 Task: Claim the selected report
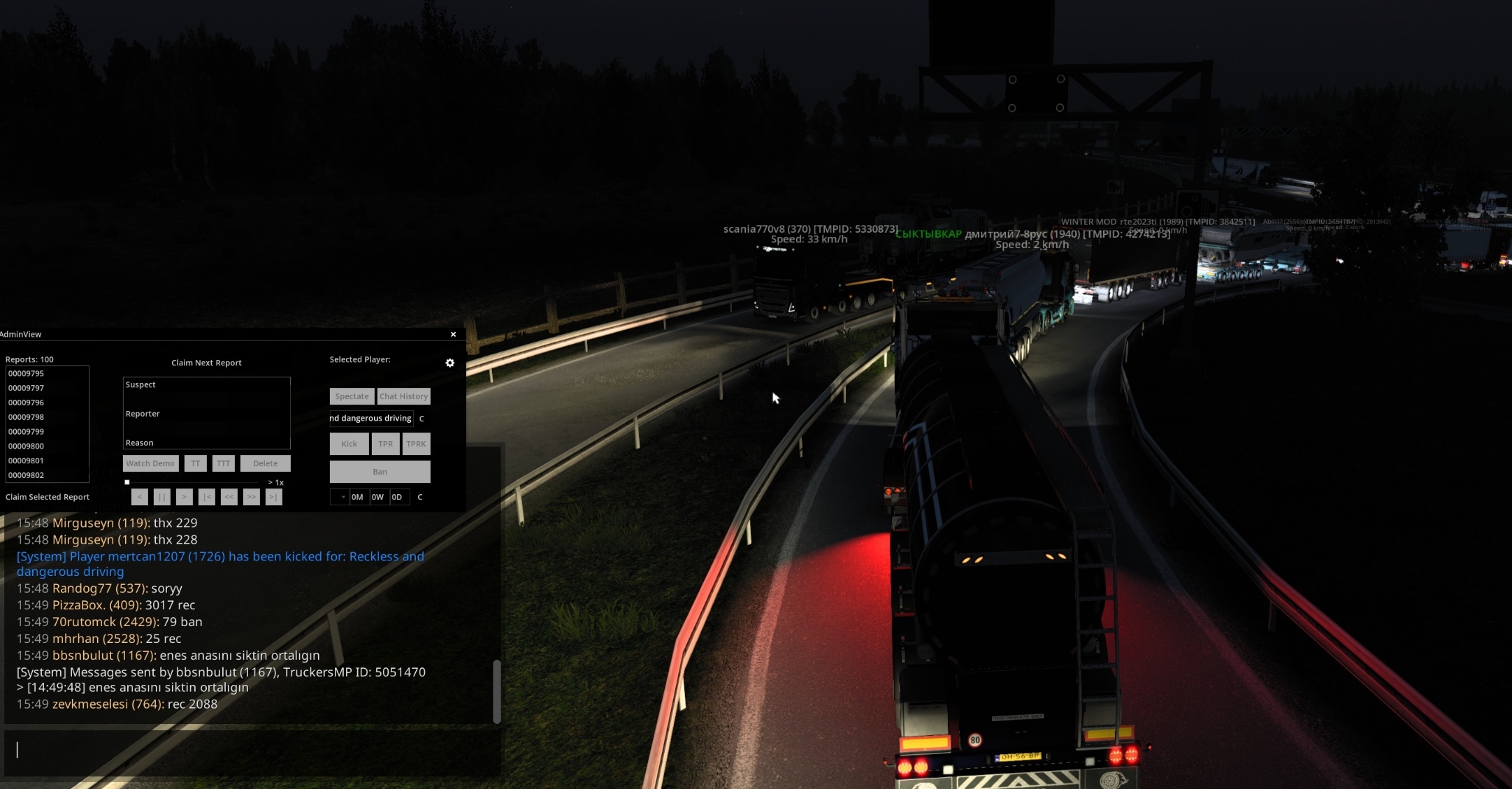tap(48, 497)
